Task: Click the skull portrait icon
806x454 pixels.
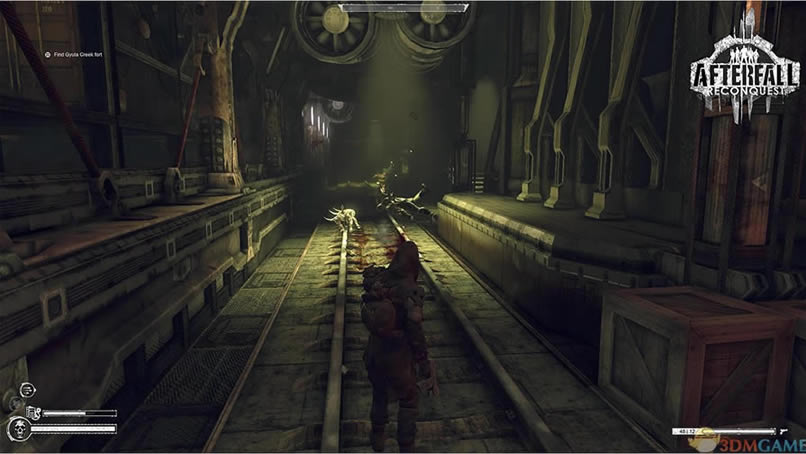Action: [x=19, y=431]
